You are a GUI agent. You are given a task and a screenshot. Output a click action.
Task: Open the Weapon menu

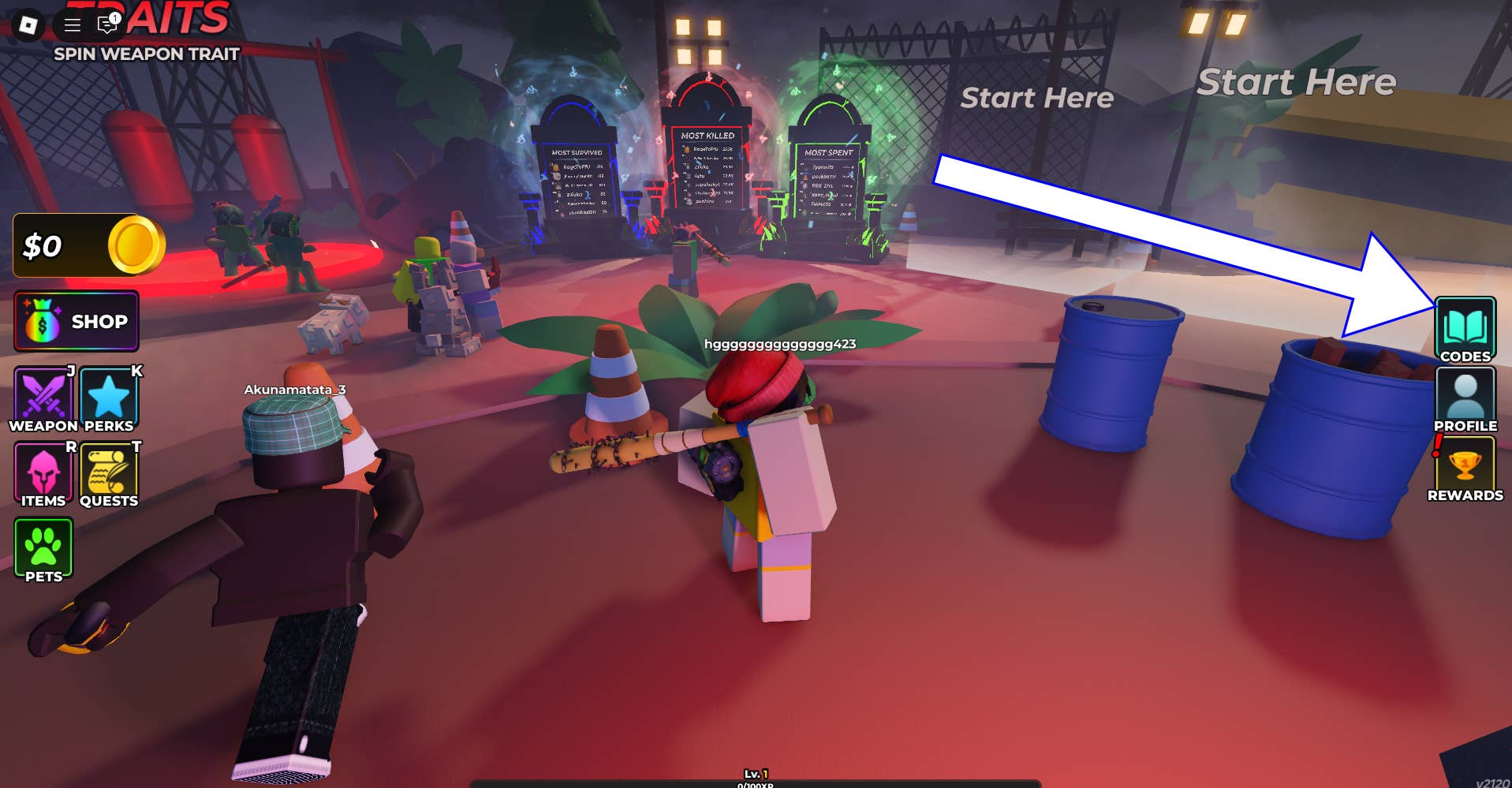(43, 398)
